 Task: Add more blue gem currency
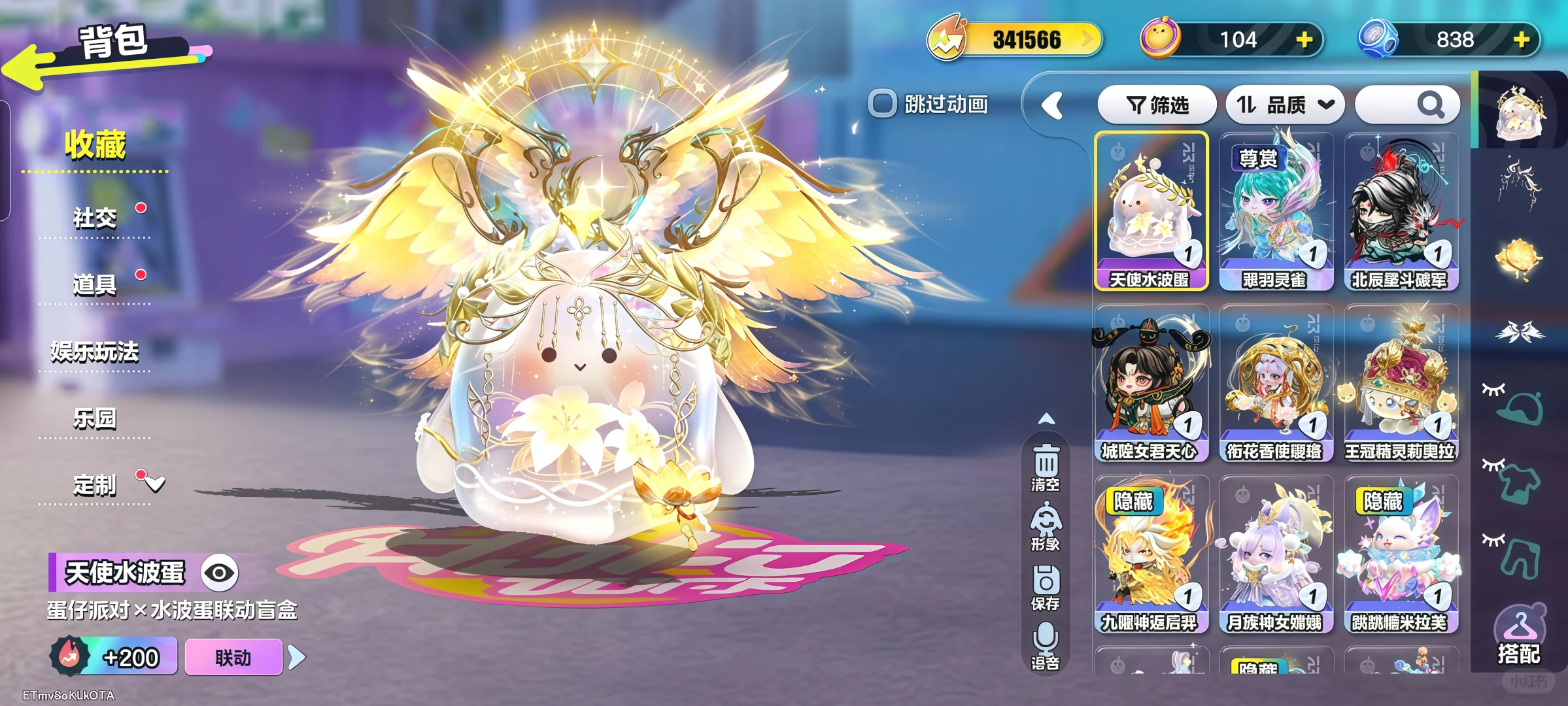tap(1522, 40)
